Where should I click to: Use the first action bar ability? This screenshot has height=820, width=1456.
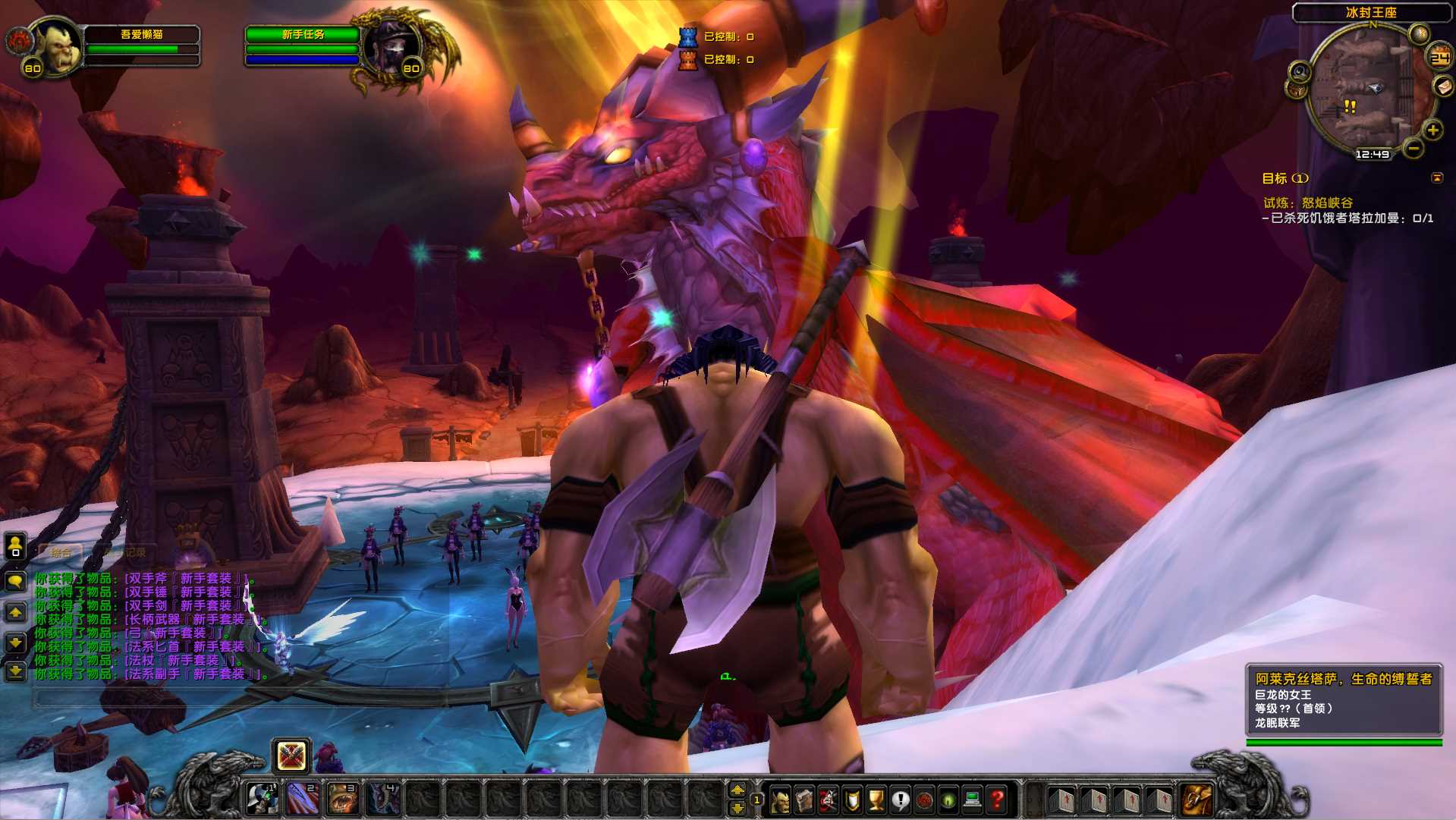tap(263, 799)
